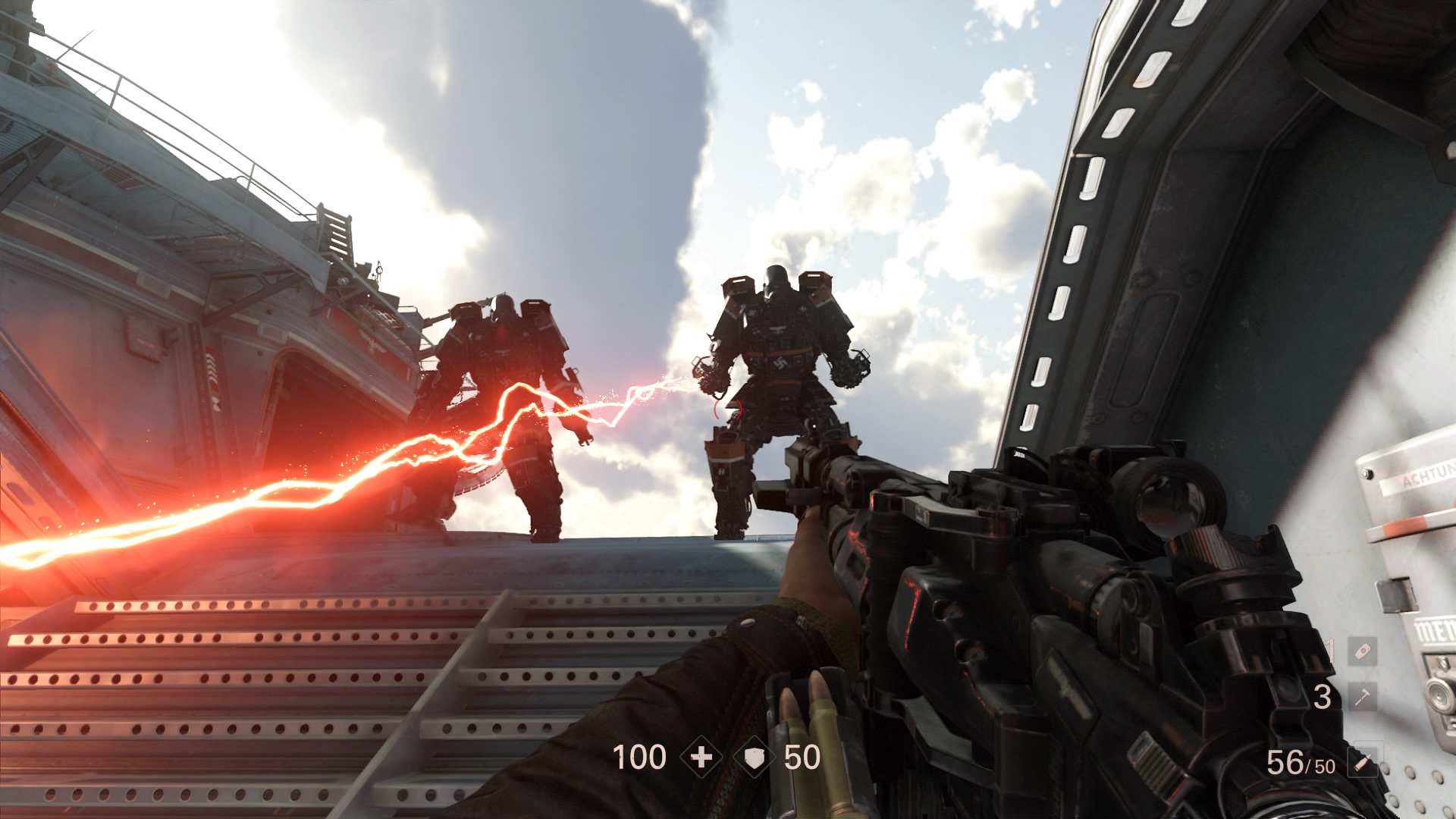Viewport: 1456px width, 819px height.
Task: Click the armor value 50
Action: pyautogui.click(x=803, y=757)
